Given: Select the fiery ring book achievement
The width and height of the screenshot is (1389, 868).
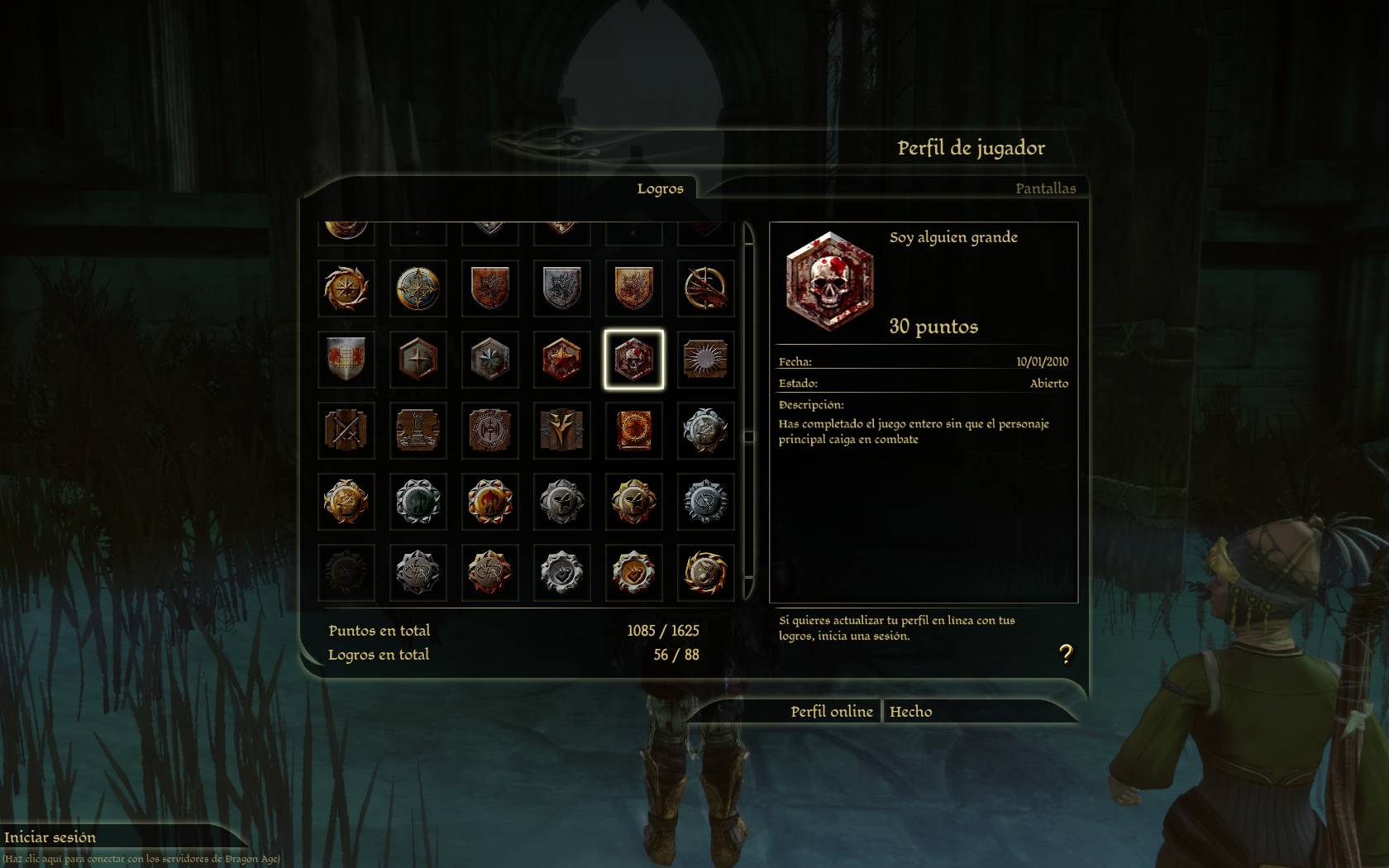Looking at the screenshot, I should click(633, 431).
